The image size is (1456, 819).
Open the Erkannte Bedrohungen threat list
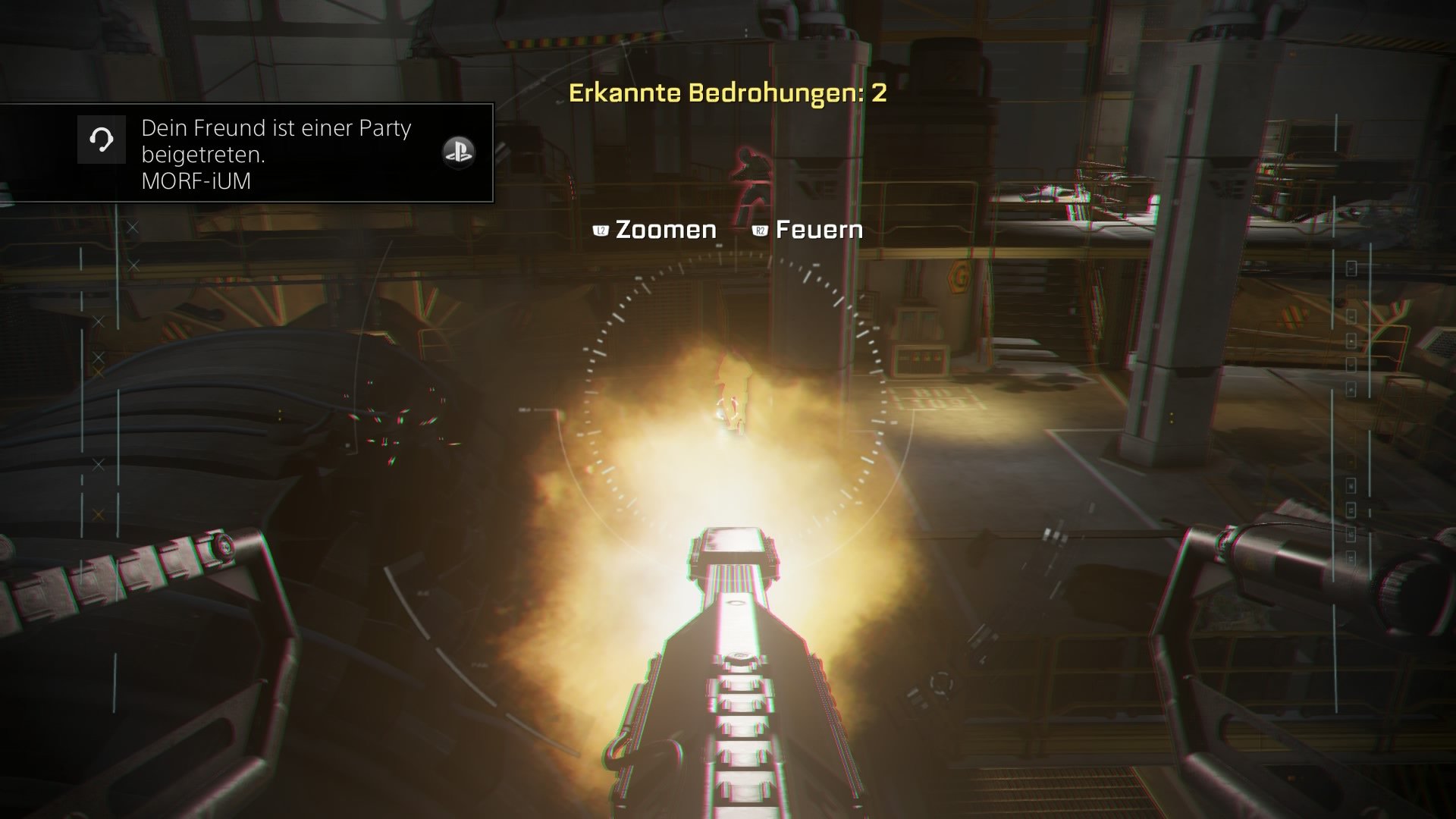730,96
